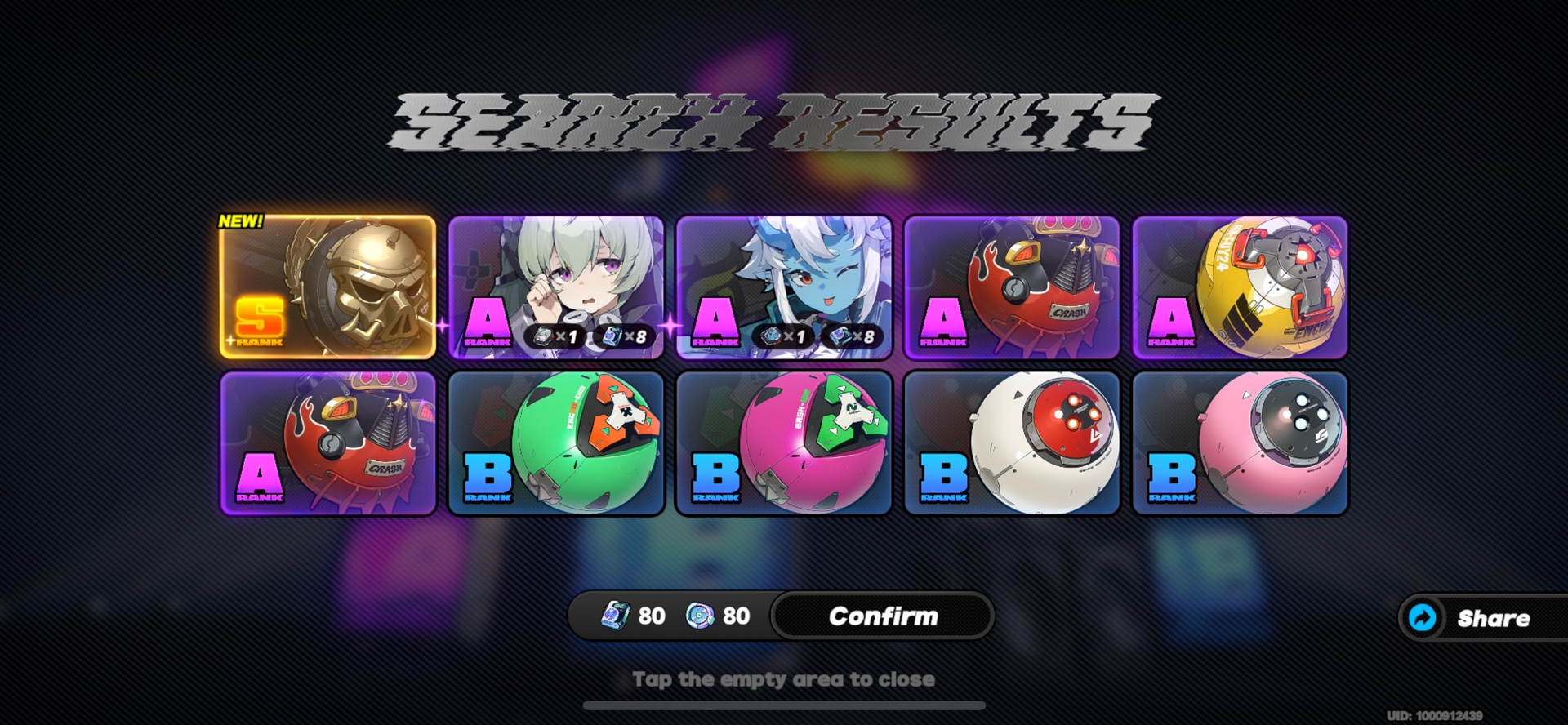The image size is (1568, 725).
Task: Select the grey-haired A-rank agent card
Action: (555, 269)
